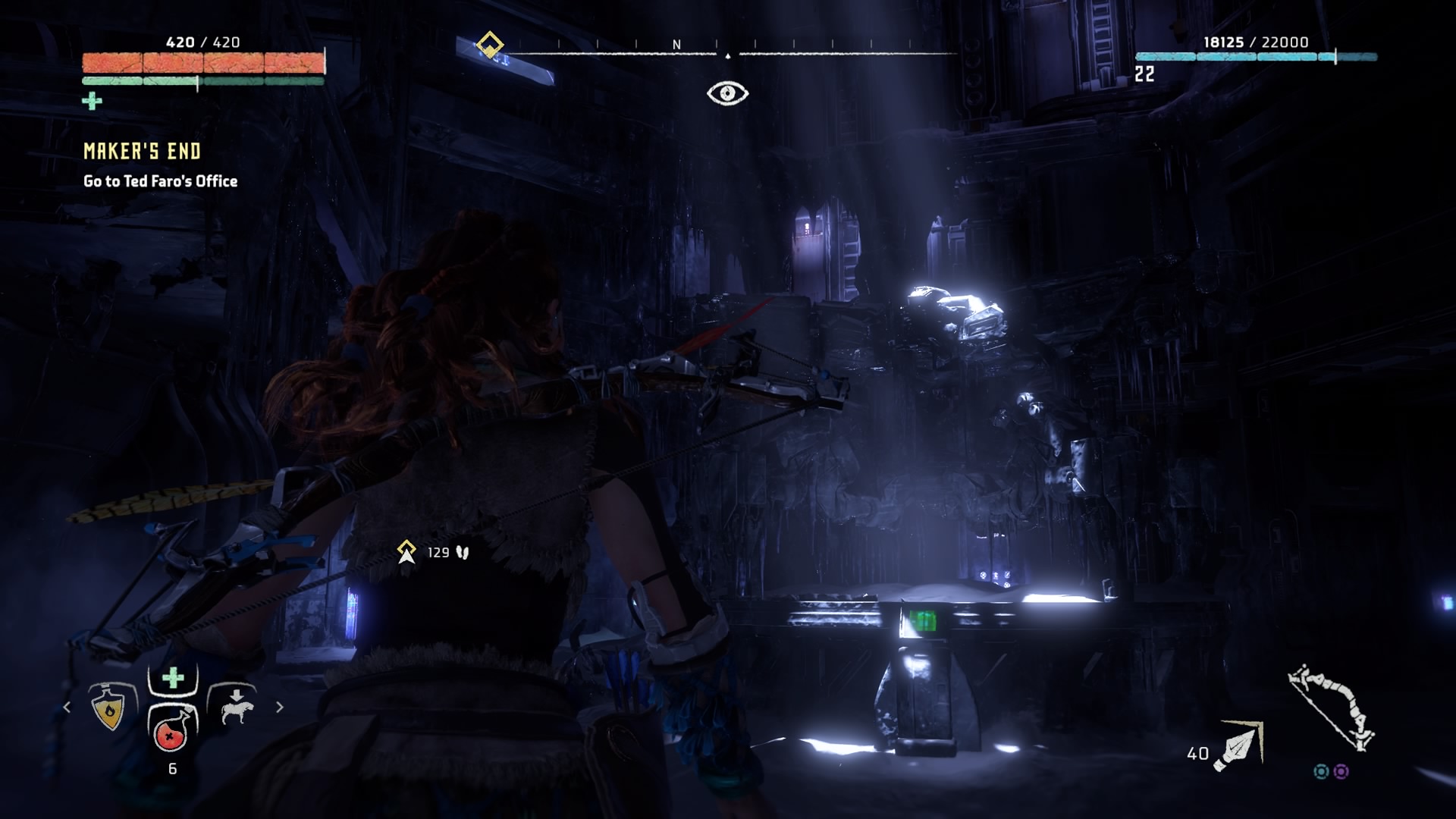This screenshot has width=1456, height=819.
Task: Select the Maker's End quest tracker
Action: click(143, 152)
